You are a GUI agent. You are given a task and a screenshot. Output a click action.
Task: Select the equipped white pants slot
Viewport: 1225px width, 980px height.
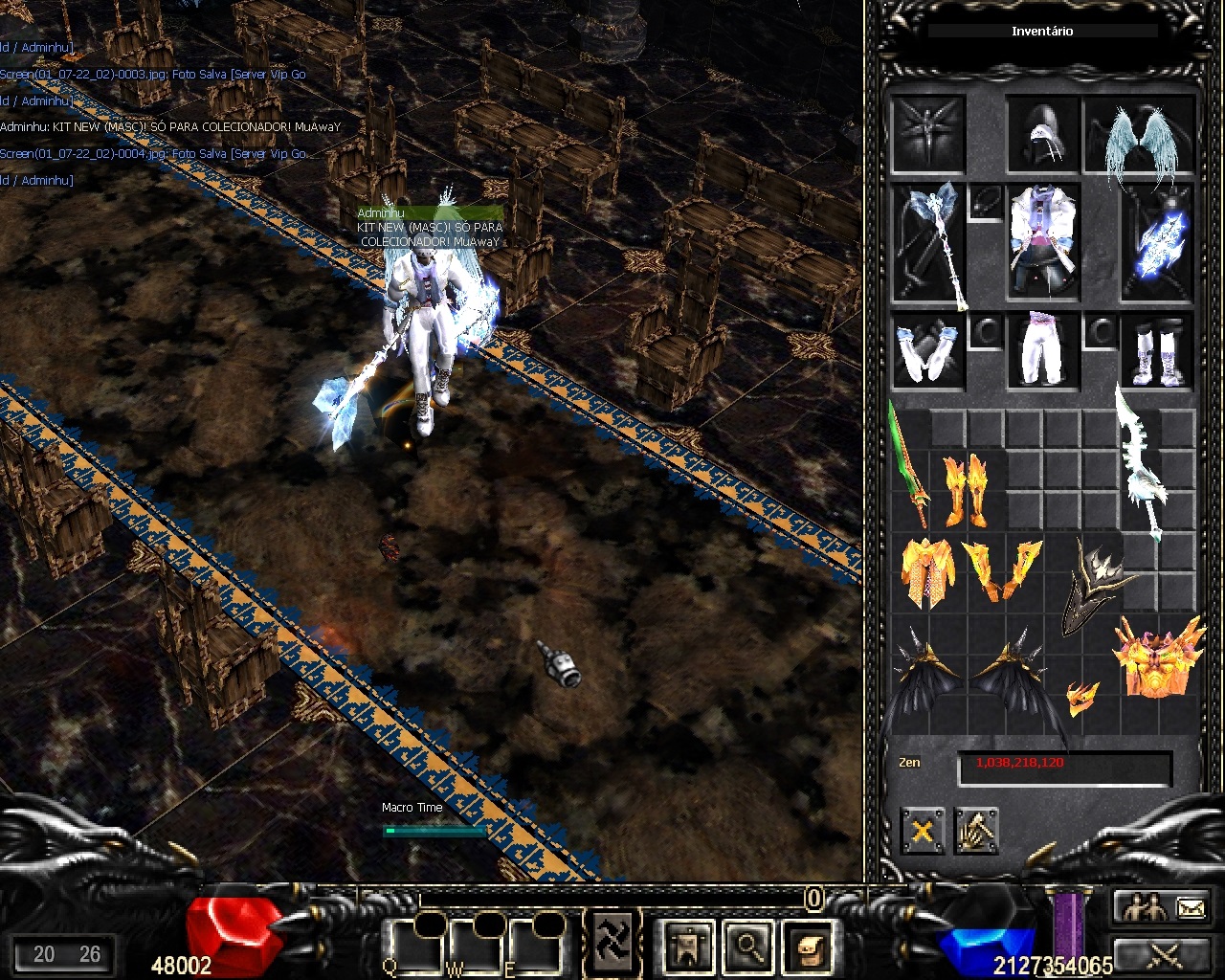point(1043,350)
